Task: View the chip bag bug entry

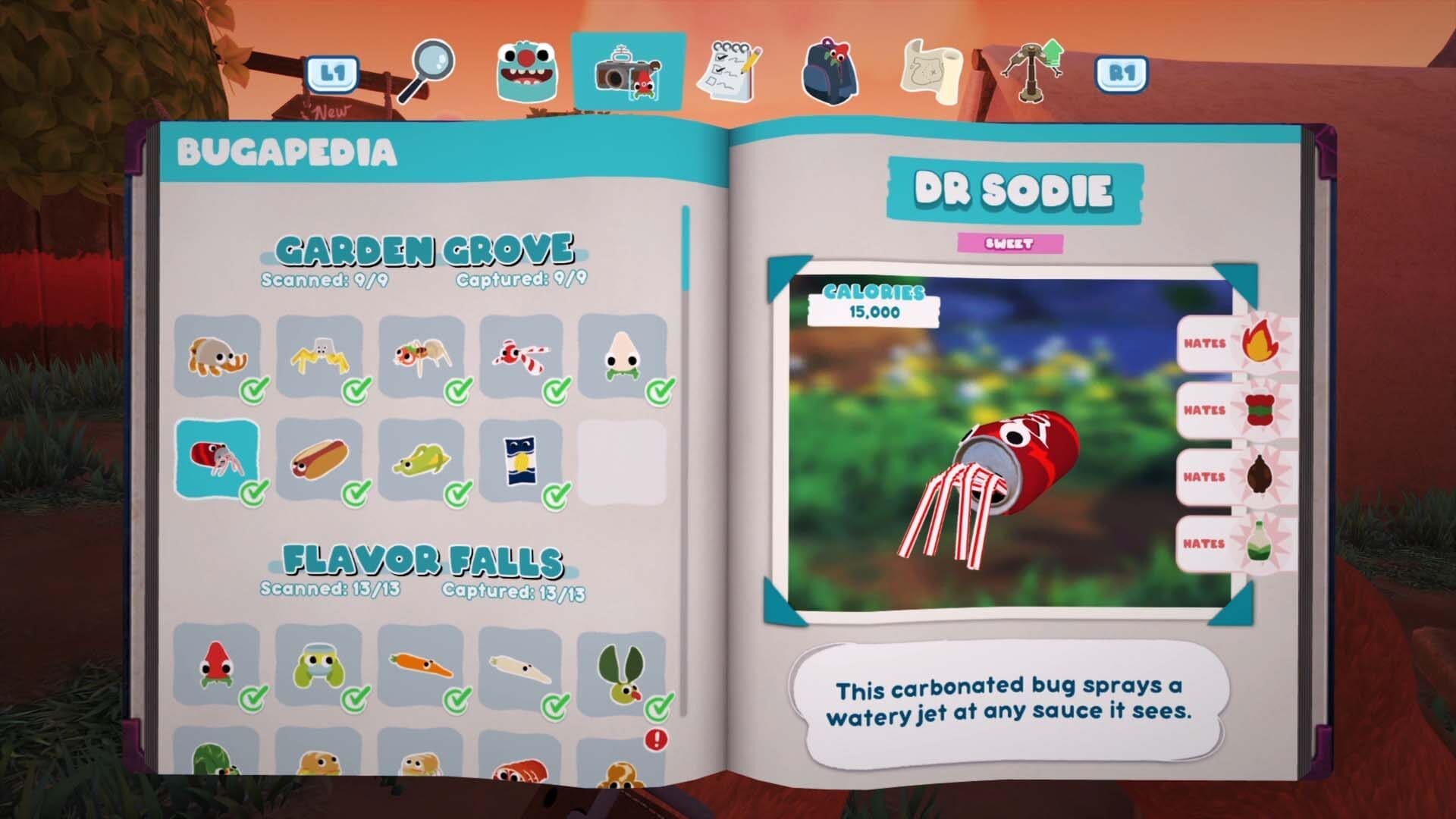Action: (x=522, y=460)
